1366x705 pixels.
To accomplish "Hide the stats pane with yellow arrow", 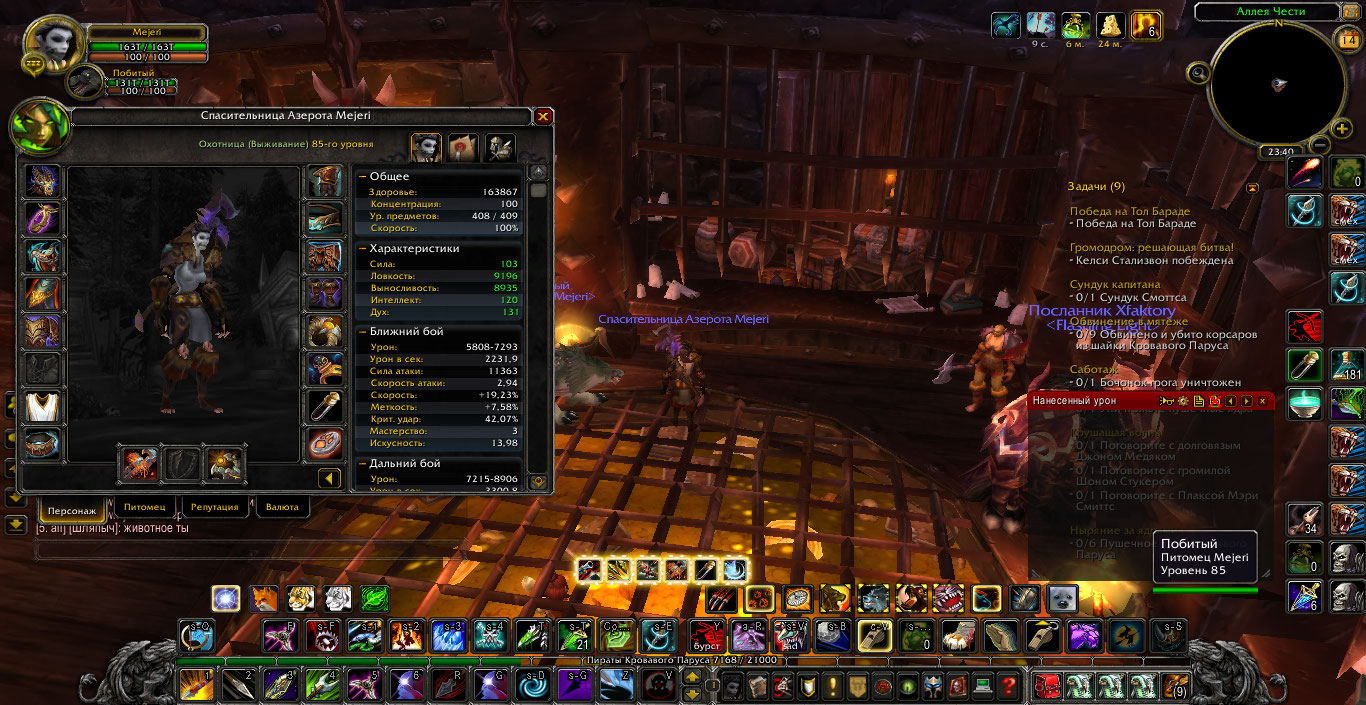I will [x=330, y=479].
